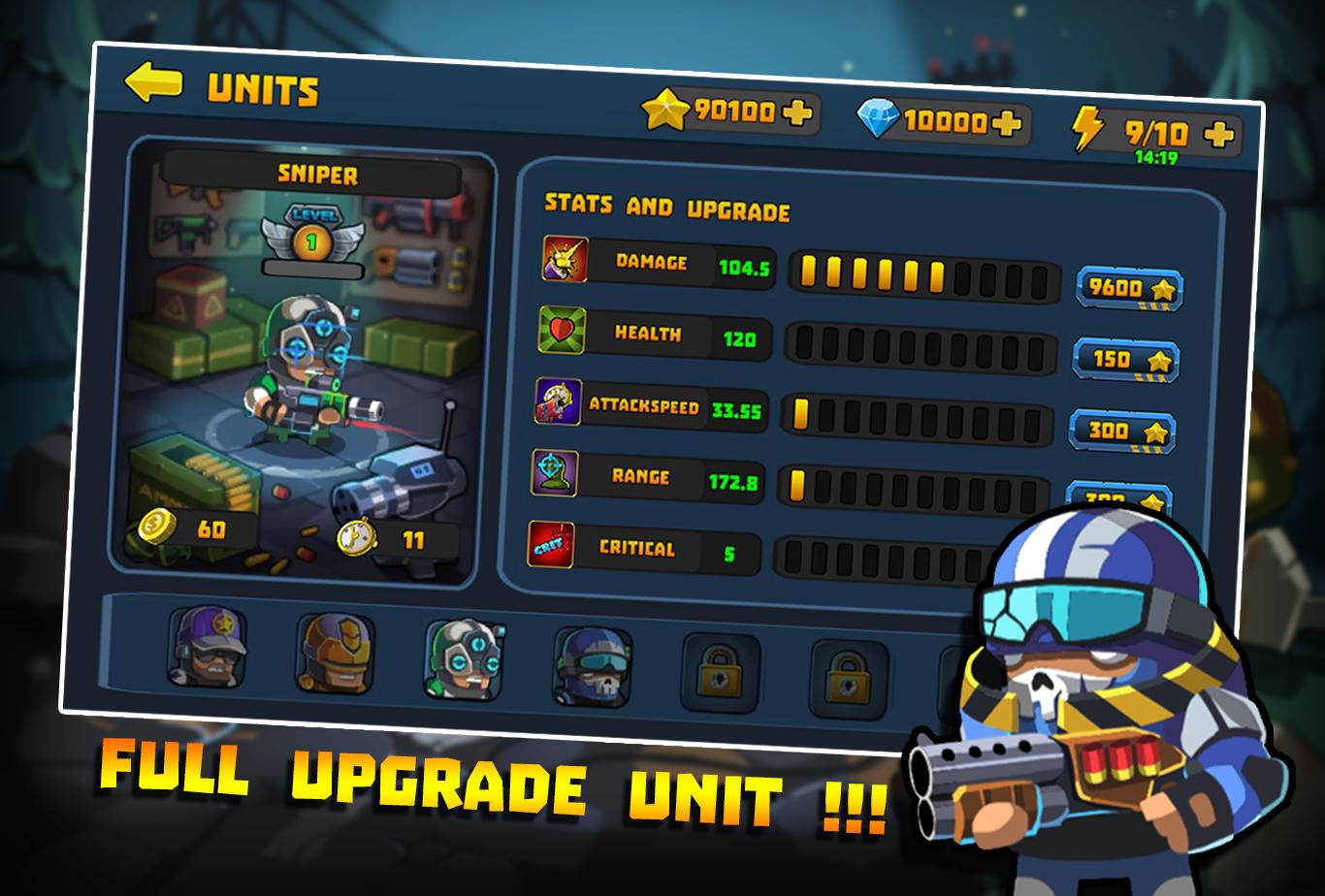Click the Critical stat icon
Viewport: 1325px width, 896px height.
(x=550, y=544)
